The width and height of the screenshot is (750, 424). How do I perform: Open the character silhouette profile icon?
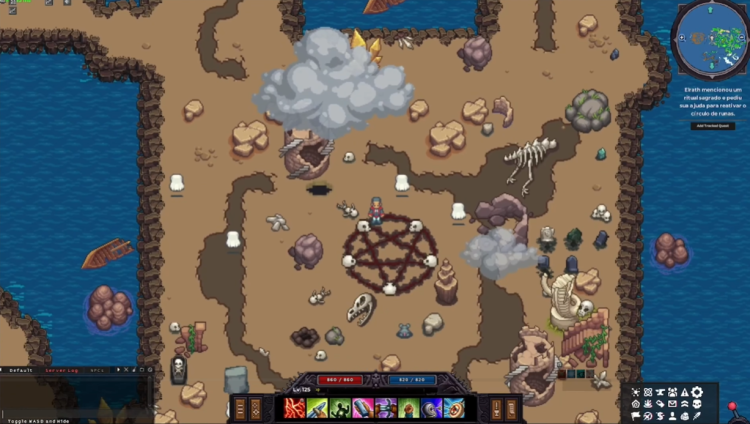pyautogui.click(x=672, y=416)
